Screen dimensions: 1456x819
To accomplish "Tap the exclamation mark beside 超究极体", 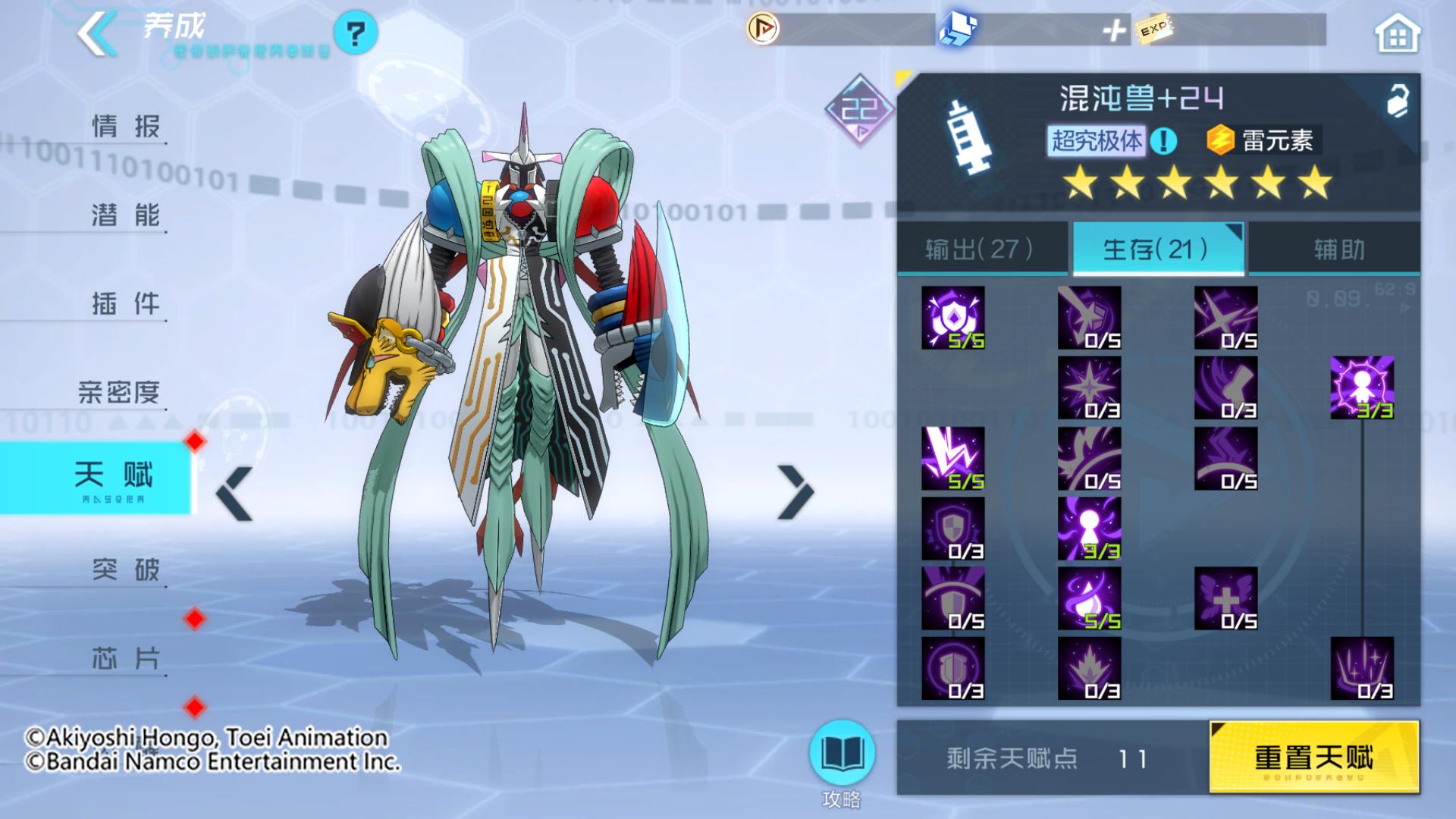I will coord(1162,138).
